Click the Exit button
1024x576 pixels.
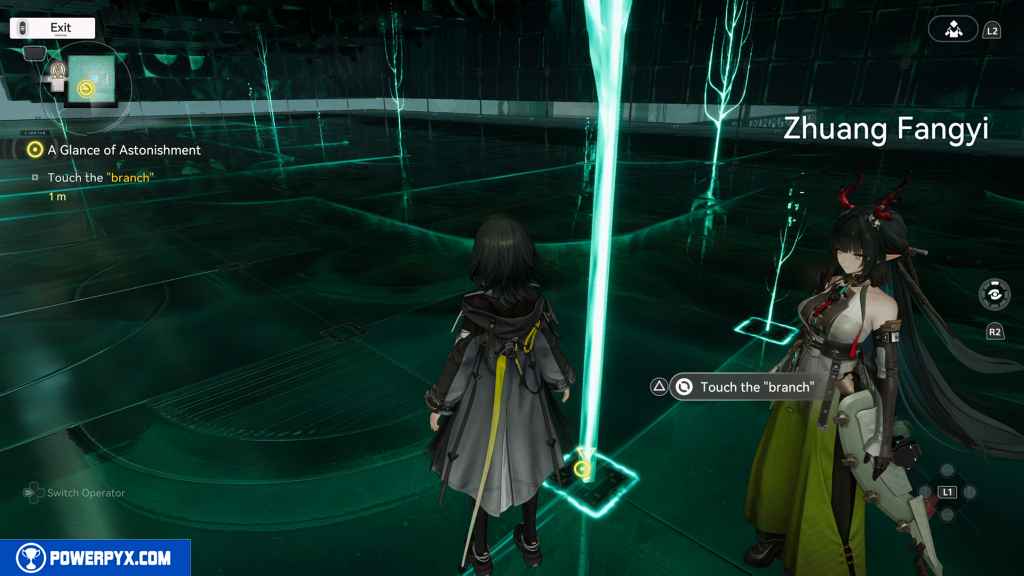point(52,28)
